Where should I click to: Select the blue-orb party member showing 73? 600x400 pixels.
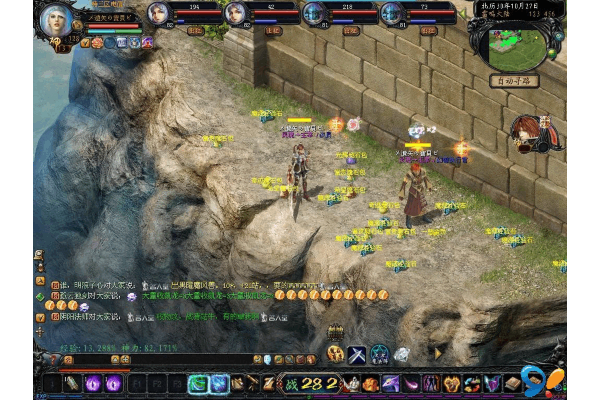click(390, 14)
